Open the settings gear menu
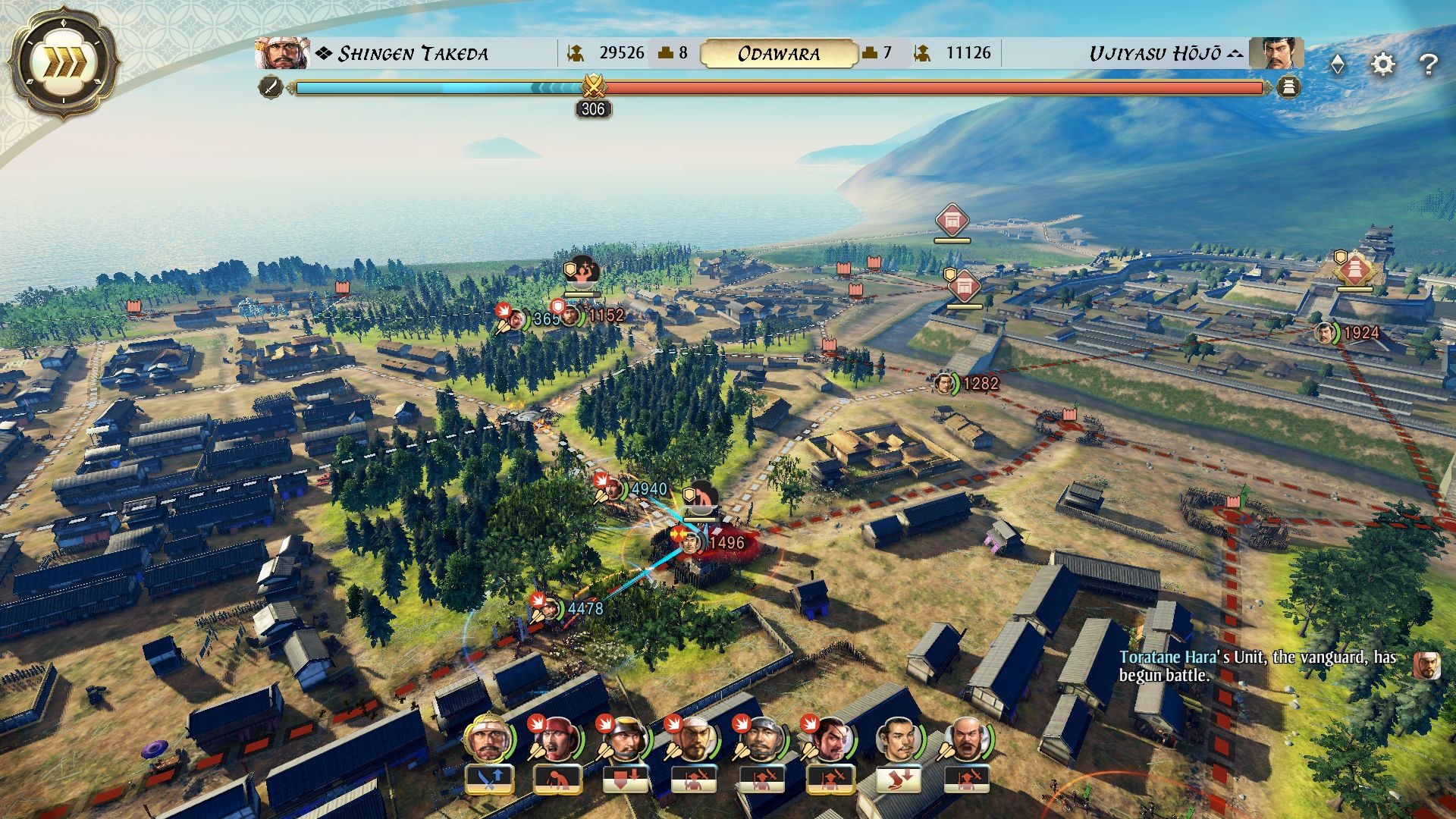This screenshot has width=1456, height=819. 1383,64
